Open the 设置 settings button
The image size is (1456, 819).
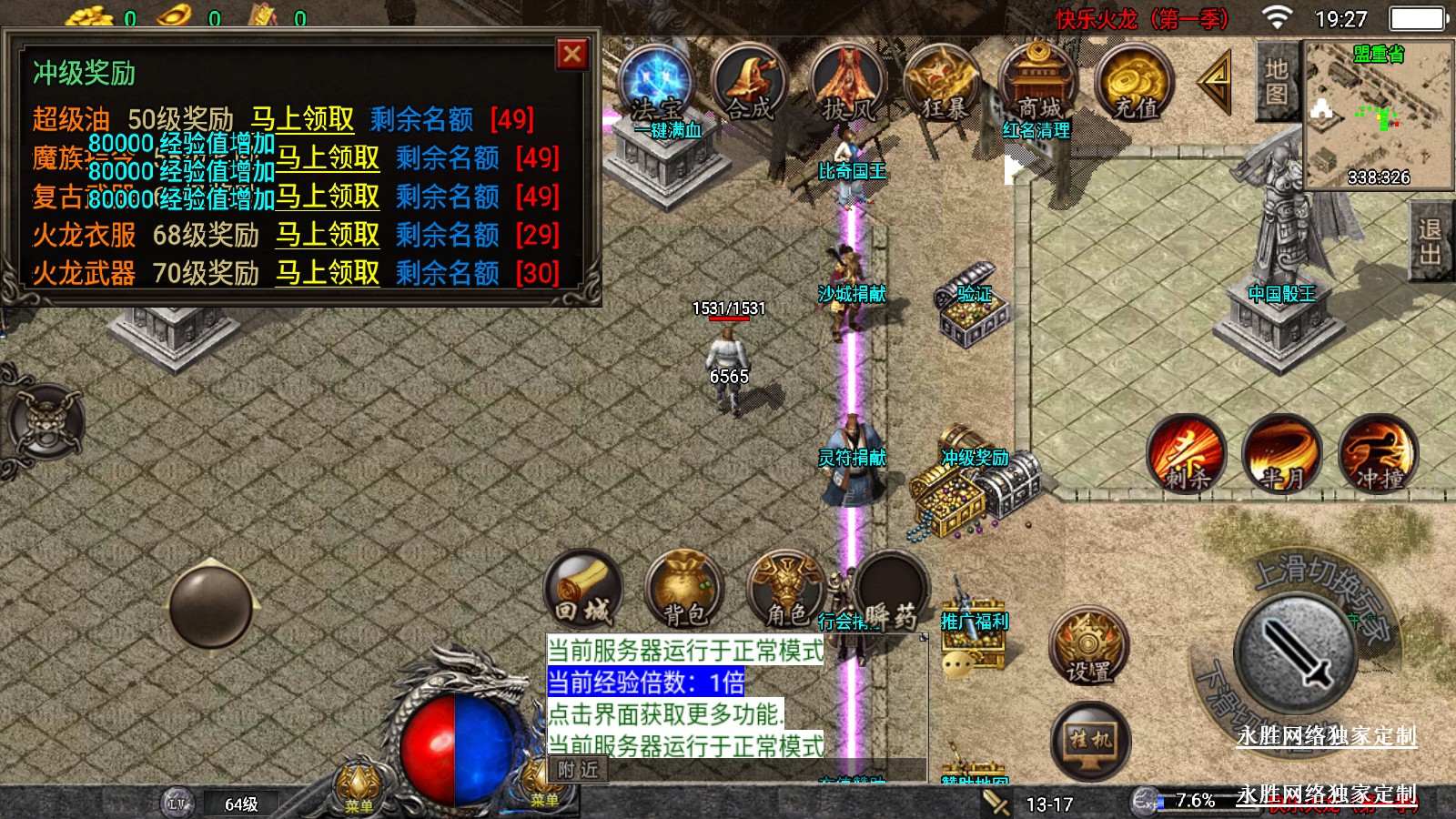(1089, 646)
